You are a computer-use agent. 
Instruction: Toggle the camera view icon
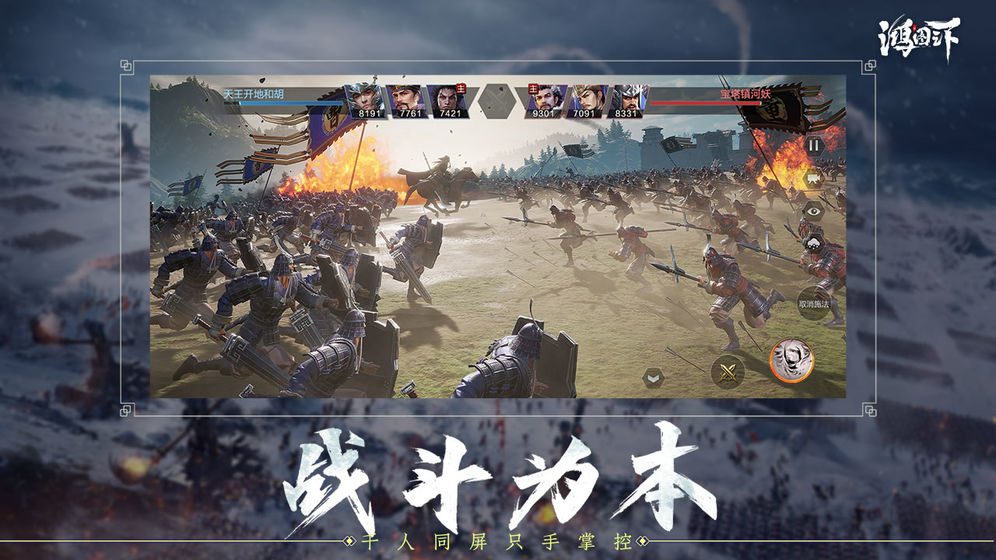(813, 179)
